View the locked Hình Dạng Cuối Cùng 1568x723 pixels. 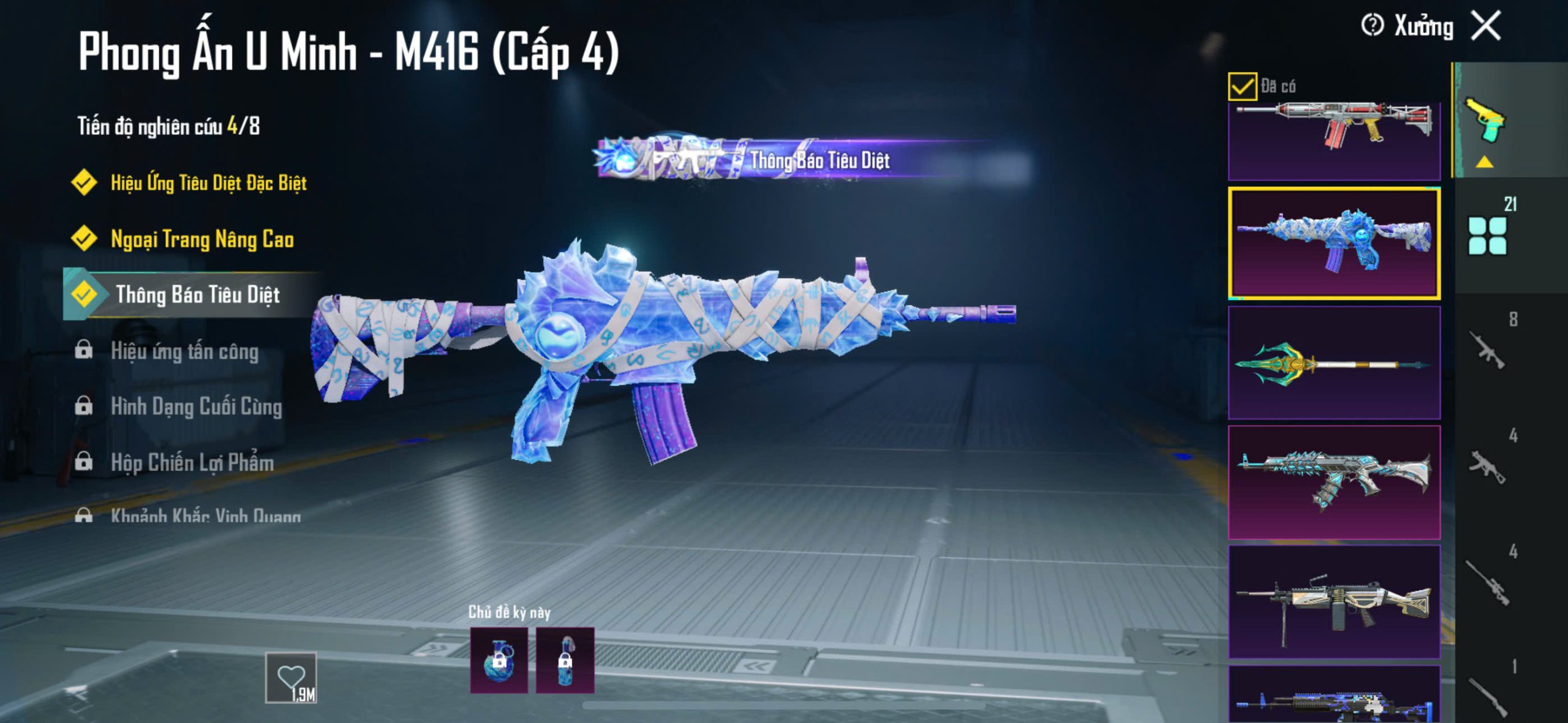point(195,406)
